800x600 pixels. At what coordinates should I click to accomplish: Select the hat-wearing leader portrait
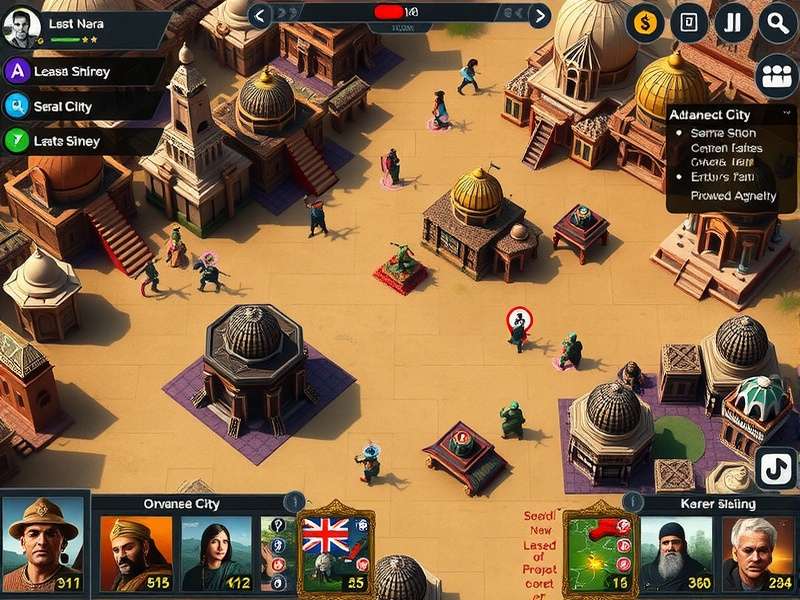pyautogui.click(x=42, y=544)
